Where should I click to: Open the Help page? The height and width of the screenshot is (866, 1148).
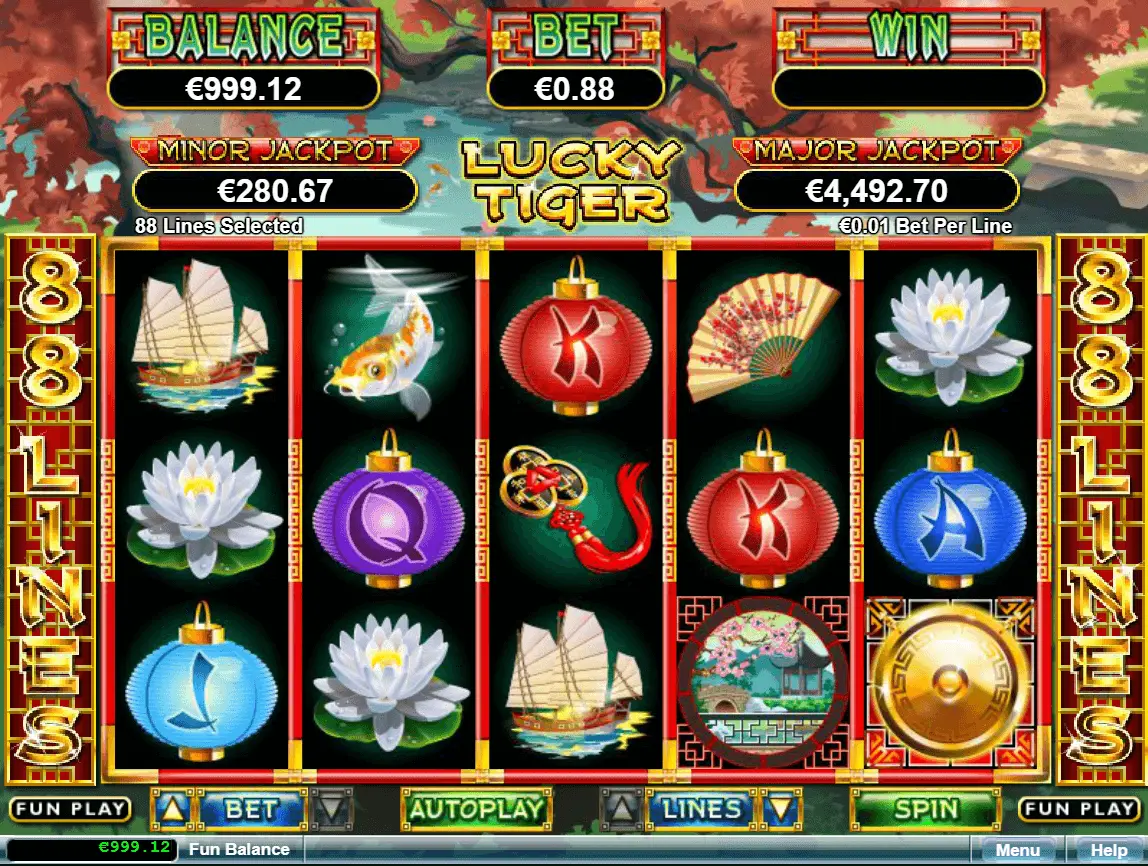(1108, 851)
